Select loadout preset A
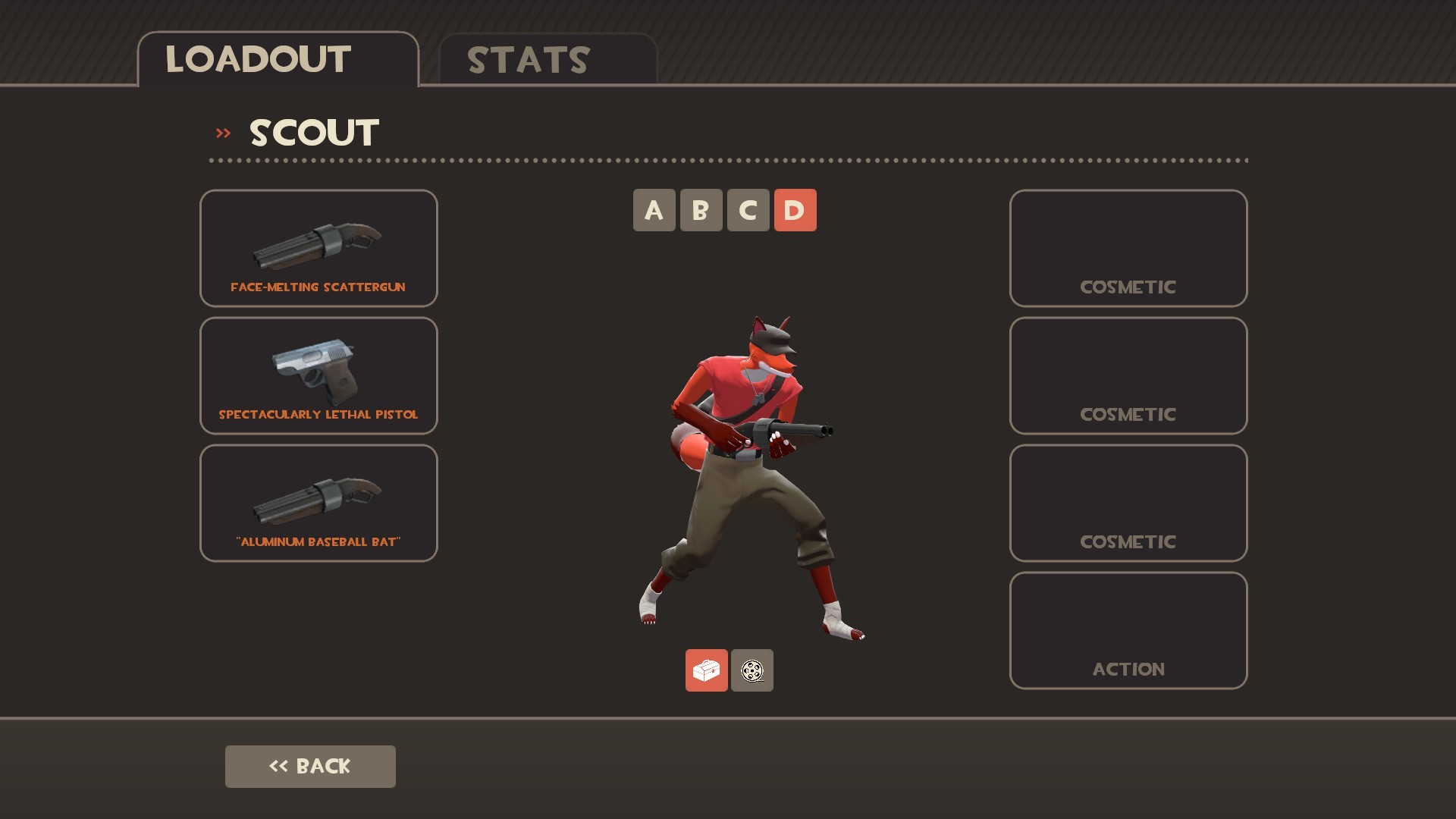The height and width of the screenshot is (819, 1456). pyautogui.click(x=654, y=210)
